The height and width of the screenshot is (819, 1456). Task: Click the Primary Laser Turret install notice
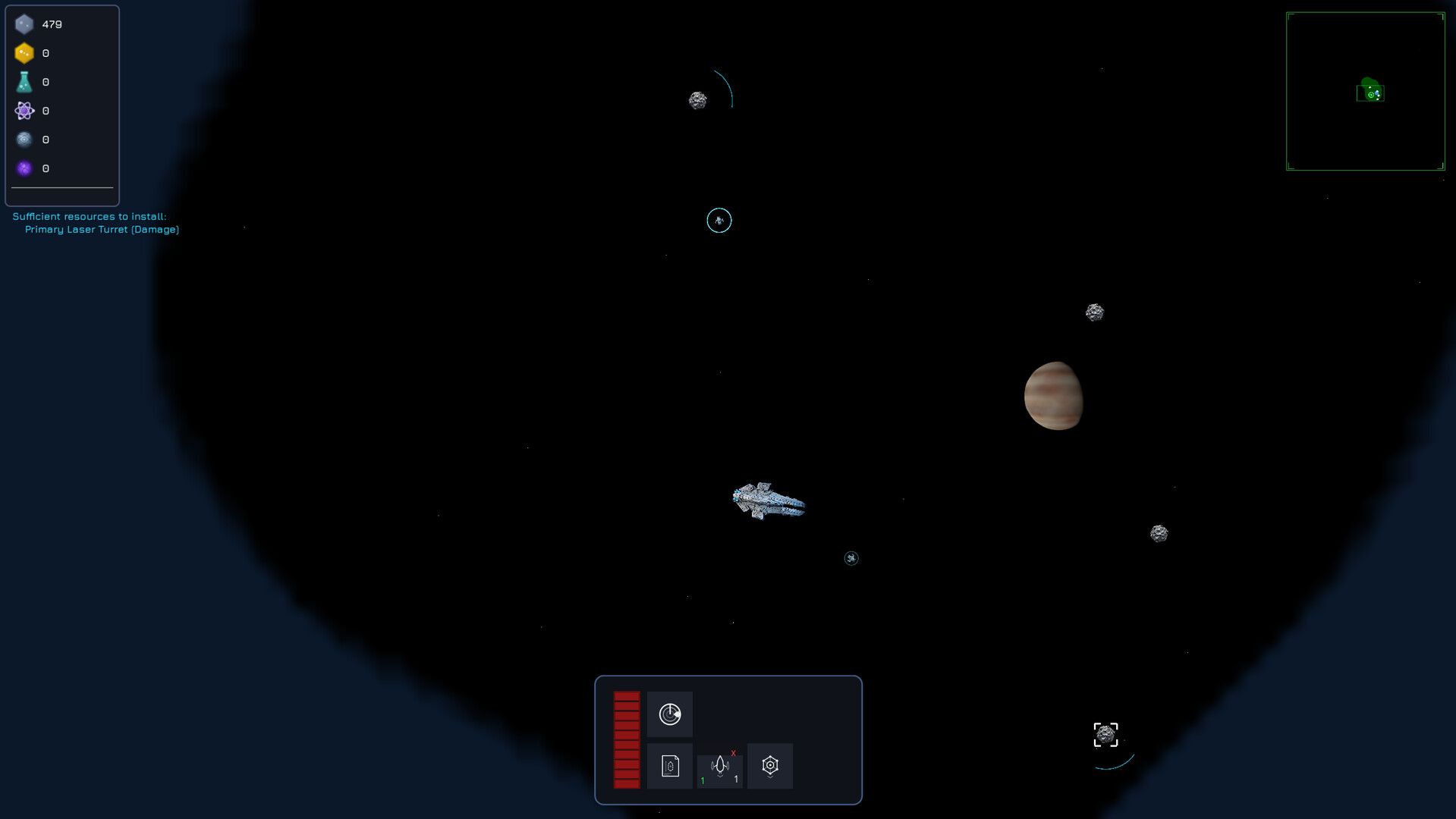(x=102, y=229)
